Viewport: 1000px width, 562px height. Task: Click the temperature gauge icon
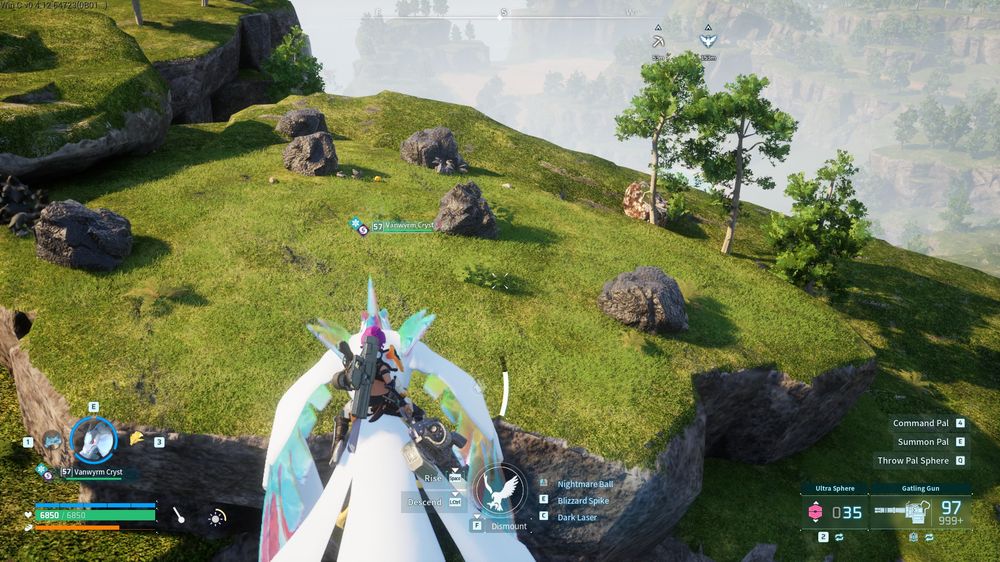point(178,516)
